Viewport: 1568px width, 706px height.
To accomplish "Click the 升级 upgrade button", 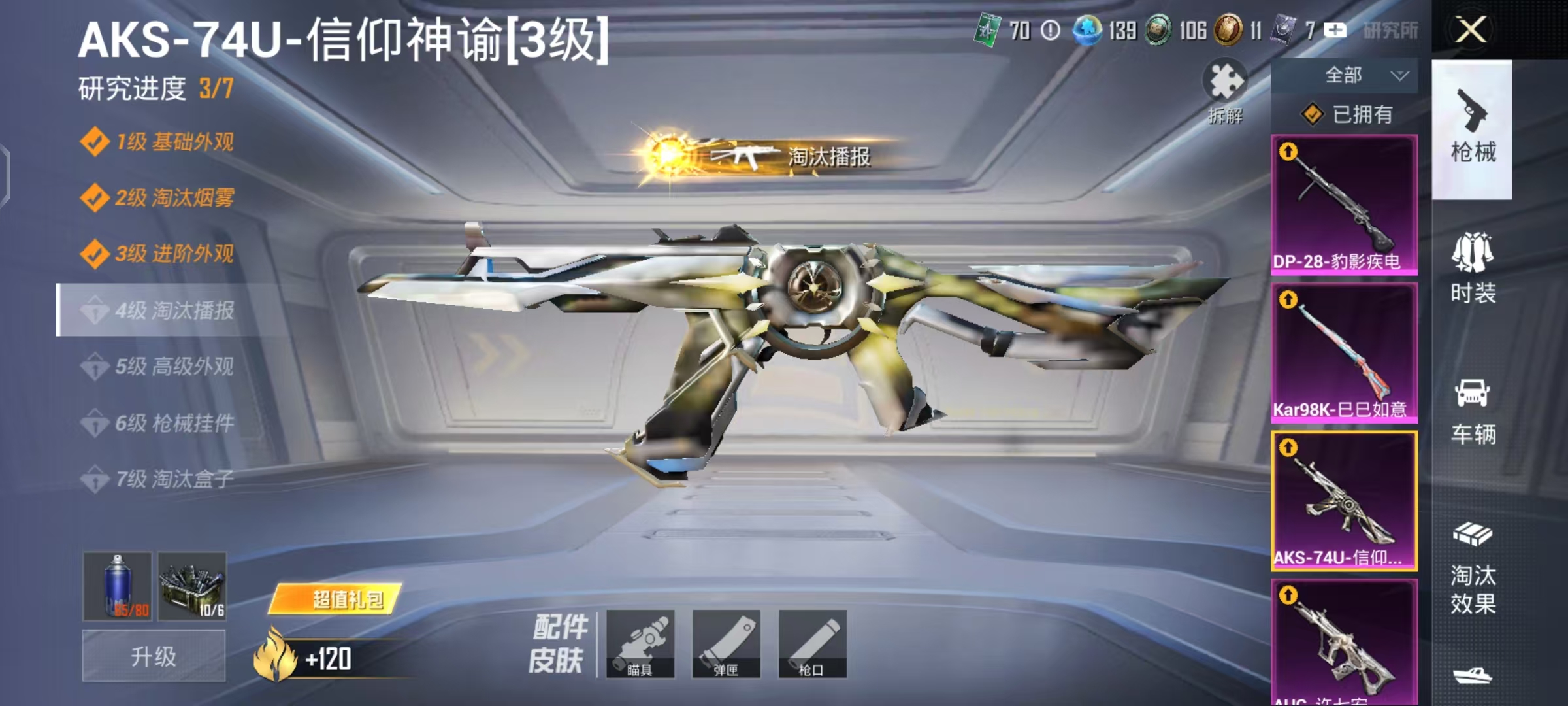I will [x=152, y=655].
